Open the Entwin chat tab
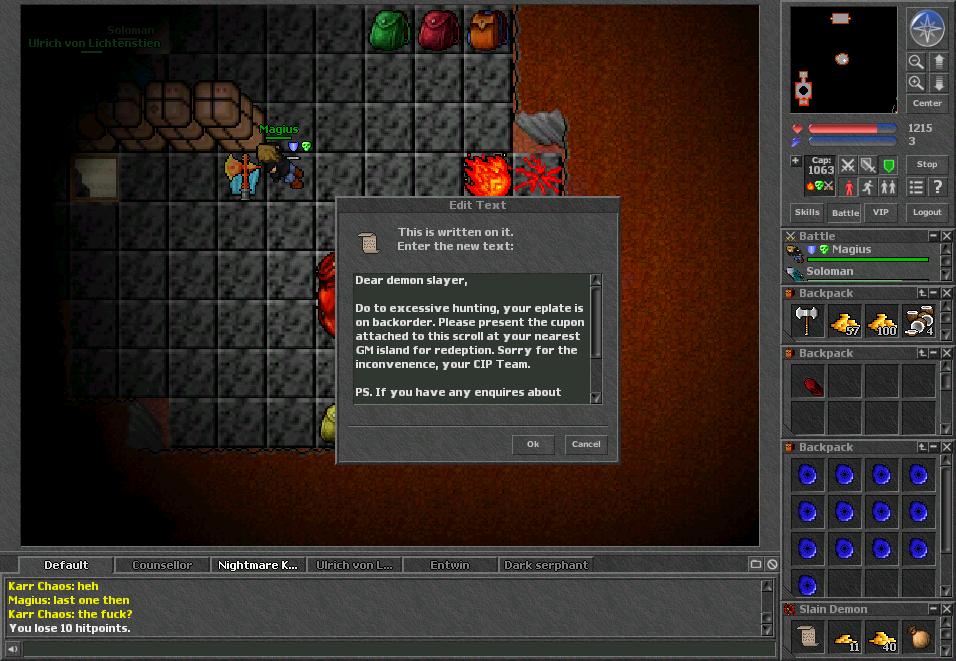Image resolution: width=956 pixels, height=661 pixels. click(x=450, y=565)
